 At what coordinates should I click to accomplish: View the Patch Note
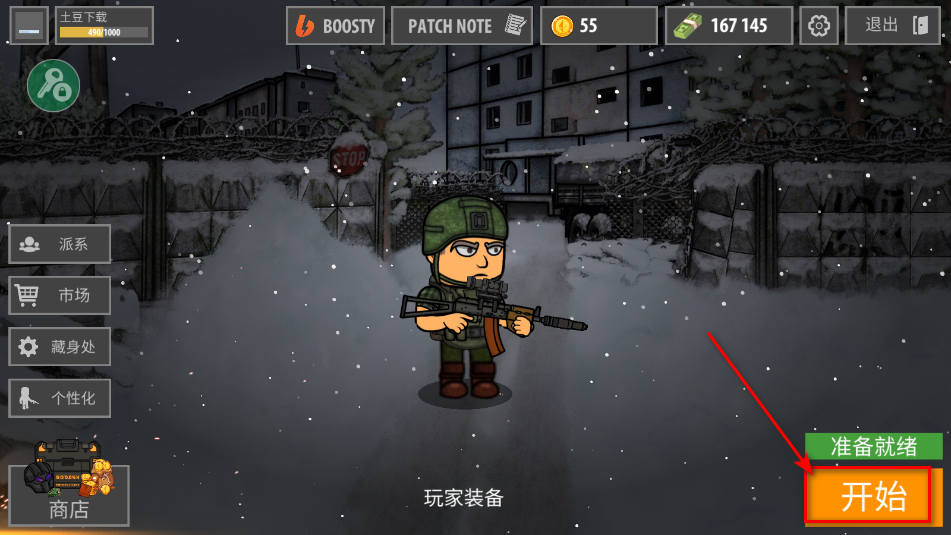(x=460, y=26)
